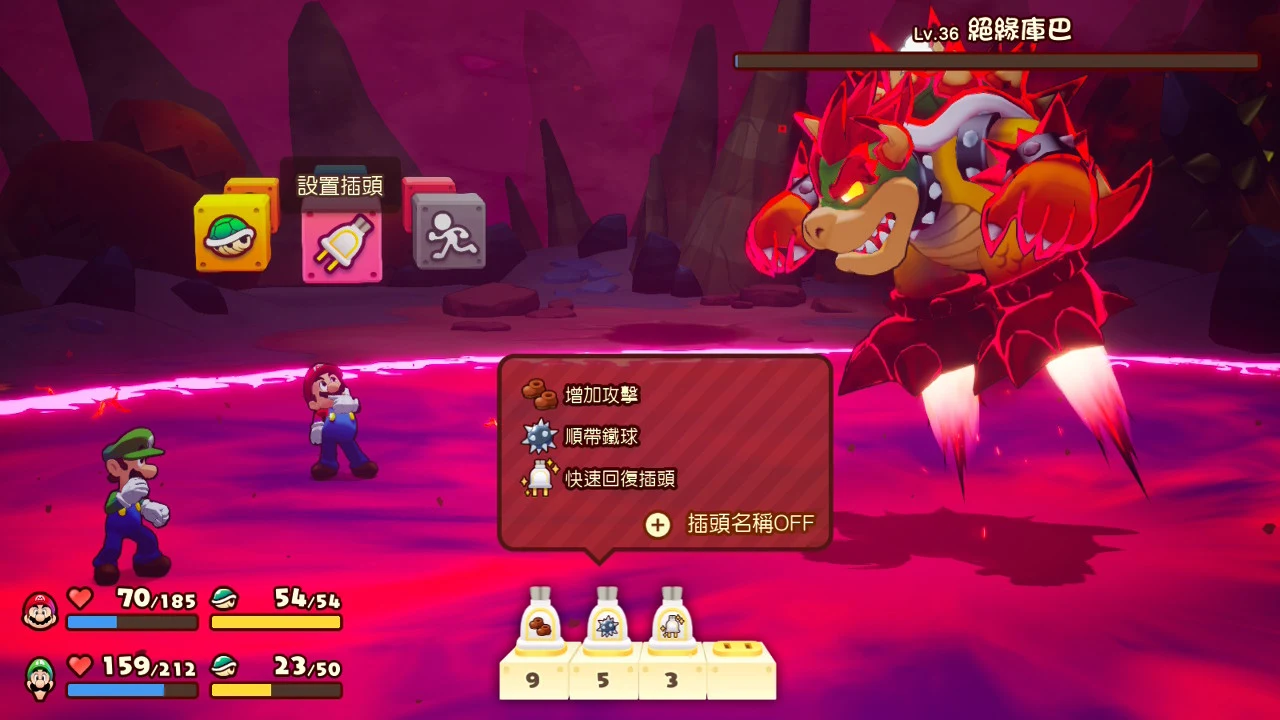Click the 順帶鐵球 entry in the plug list
Screen dimensions: 1280x720
(601, 437)
